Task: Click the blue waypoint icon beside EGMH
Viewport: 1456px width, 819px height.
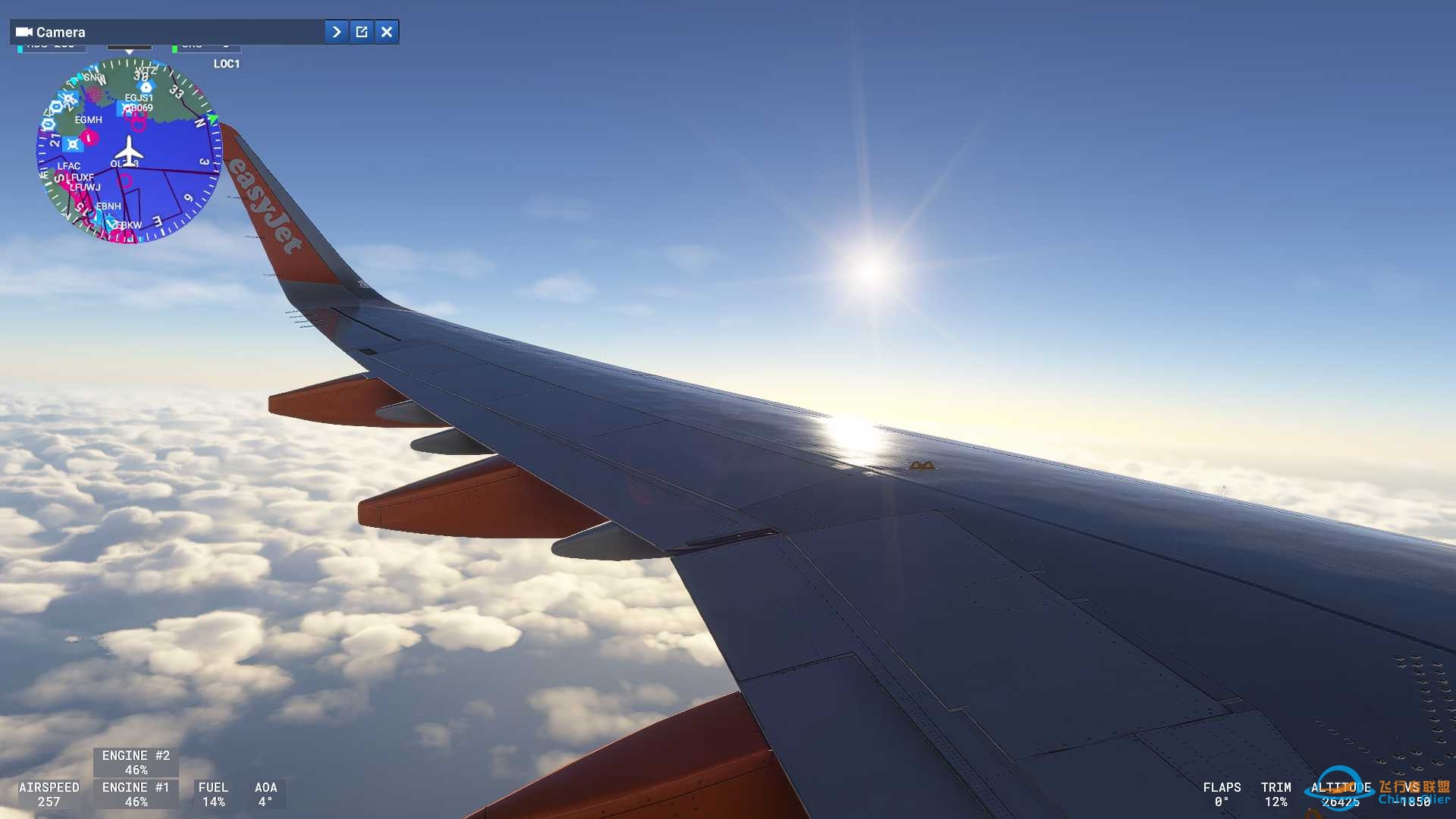Action: point(73,144)
